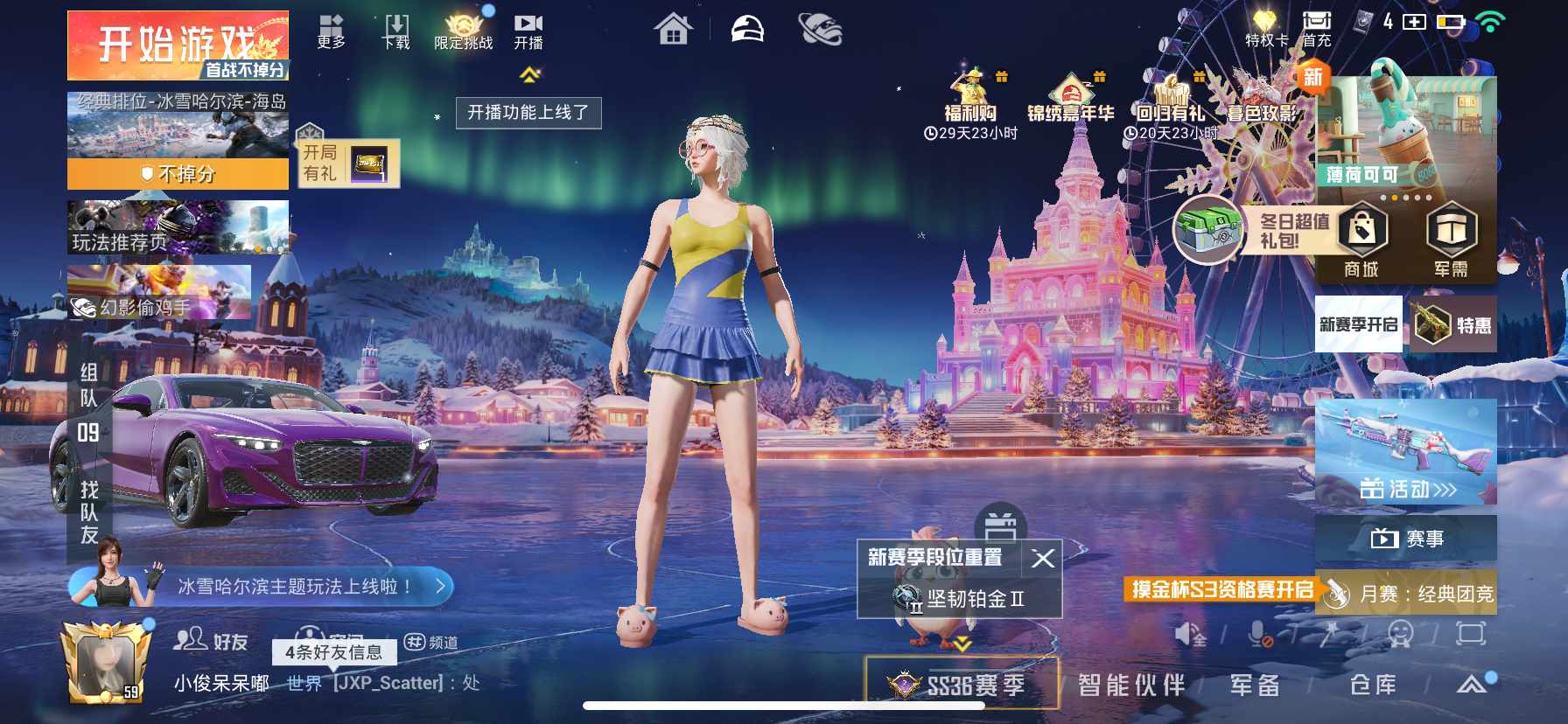Open the 开播 livestream icon
Viewport: 1568px width, 724px height.
(x=528, y=31)
